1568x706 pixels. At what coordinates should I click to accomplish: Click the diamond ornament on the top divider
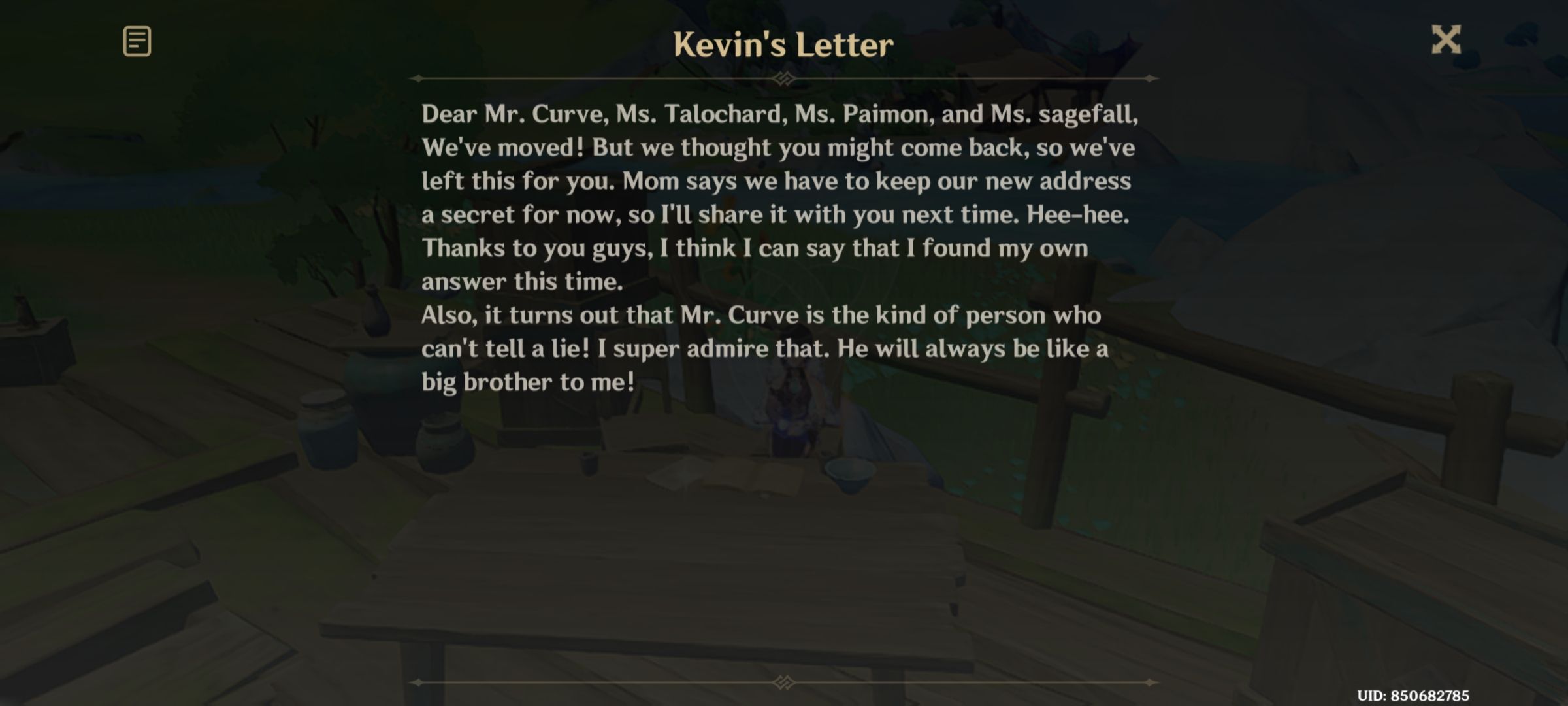[x=783, y=78]
